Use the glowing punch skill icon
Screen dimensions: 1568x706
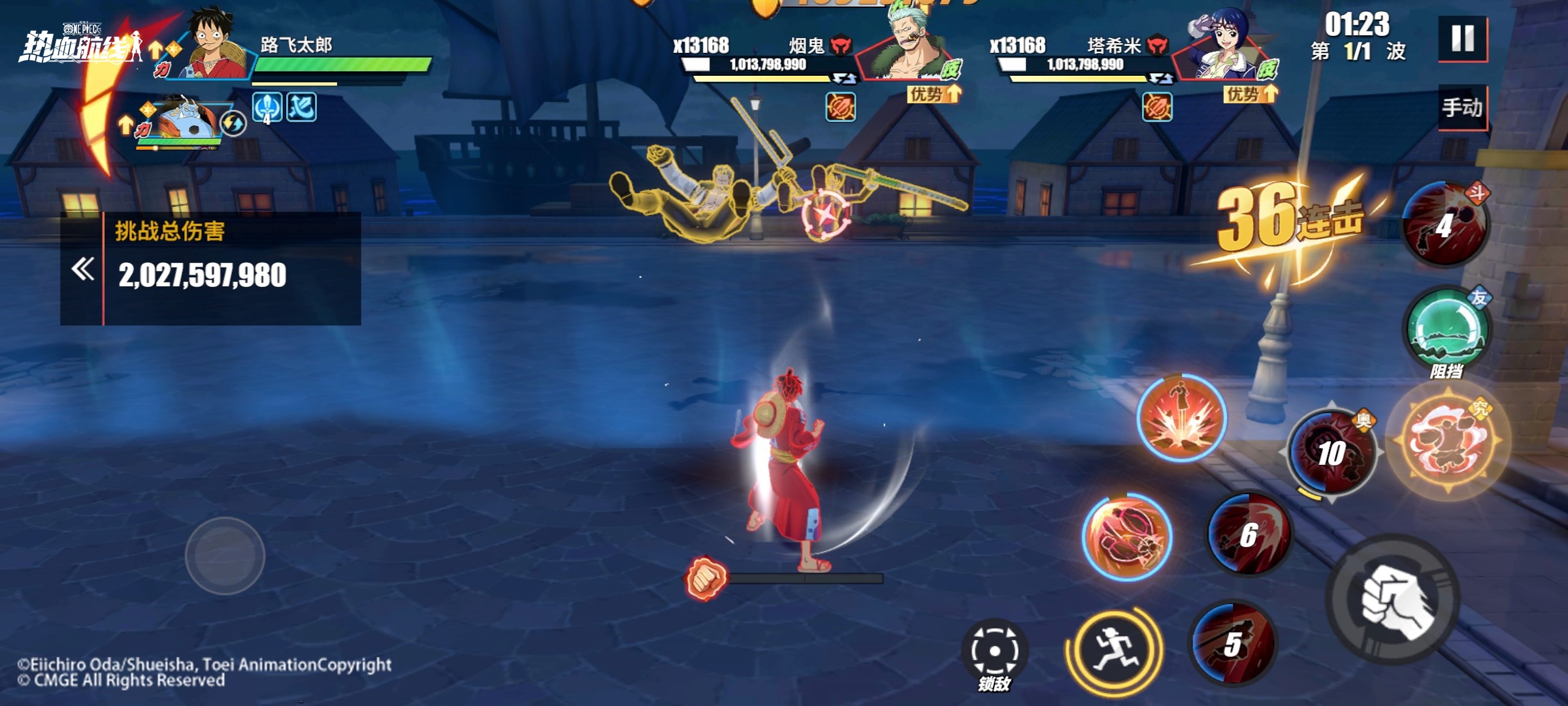[x=1127, y=537]
